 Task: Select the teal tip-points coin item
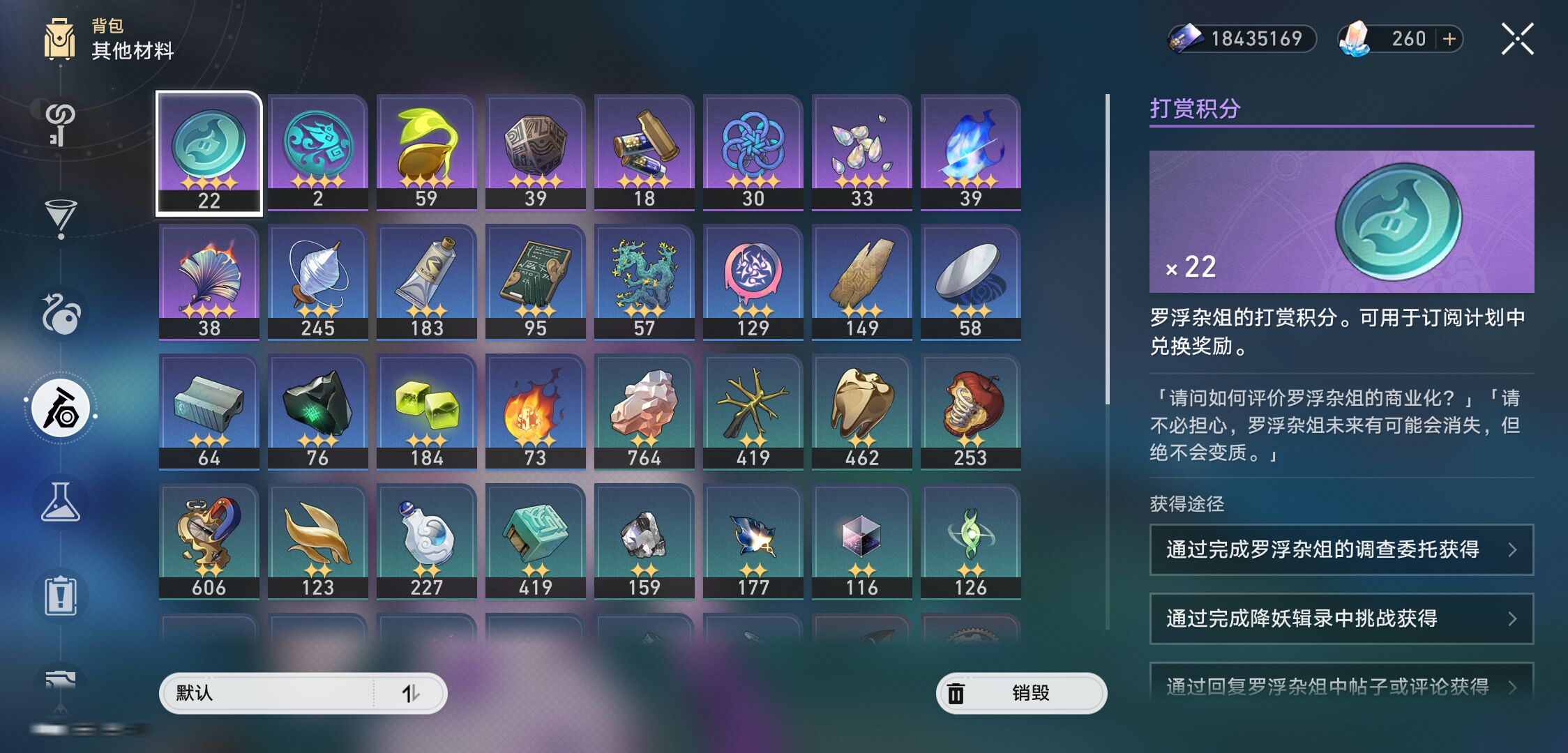pyautogui.click(x=209, y=153)
